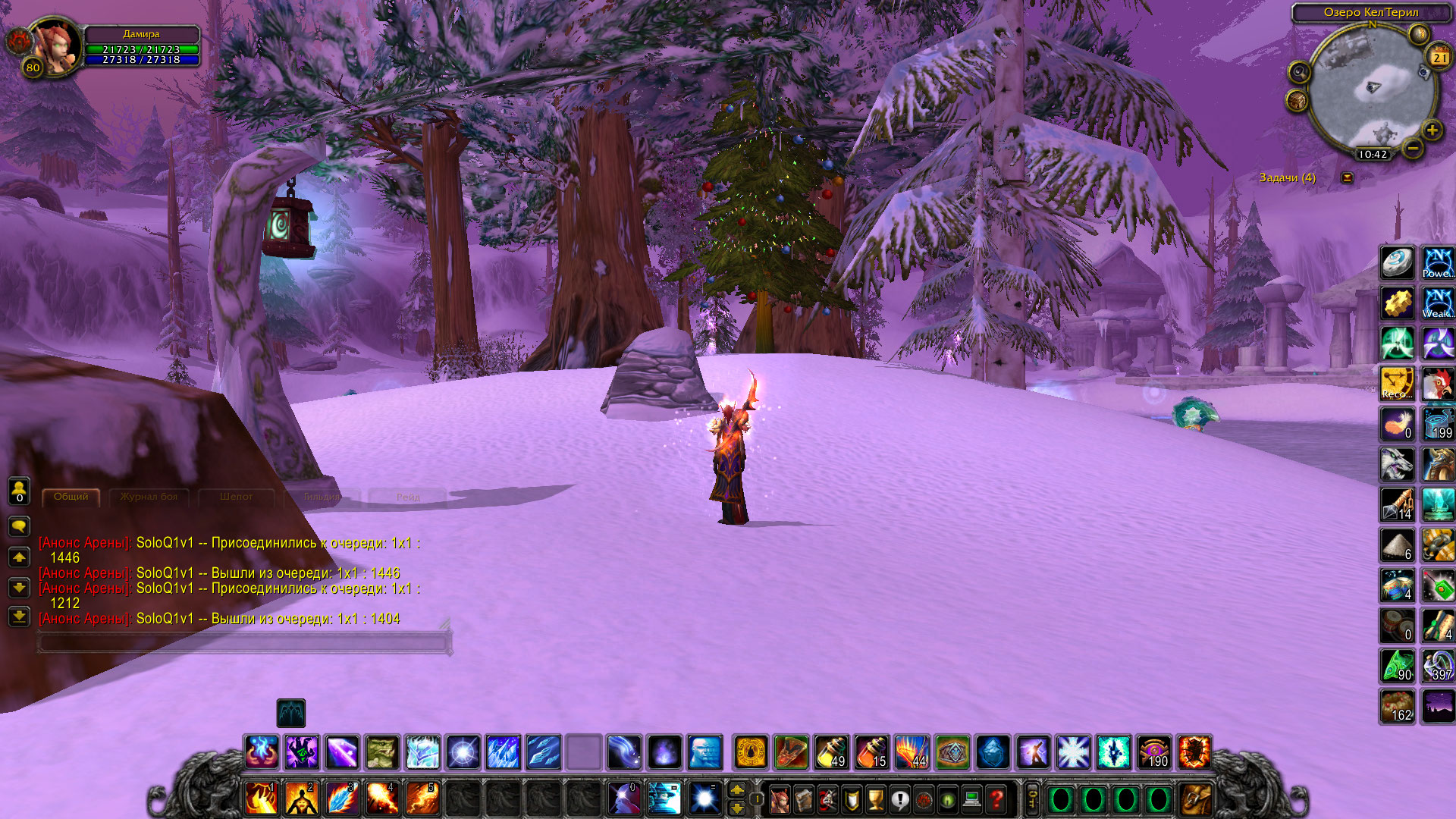Cast the fire spell in slot 1
1456x819 pixels.
(x=262, y=799)
